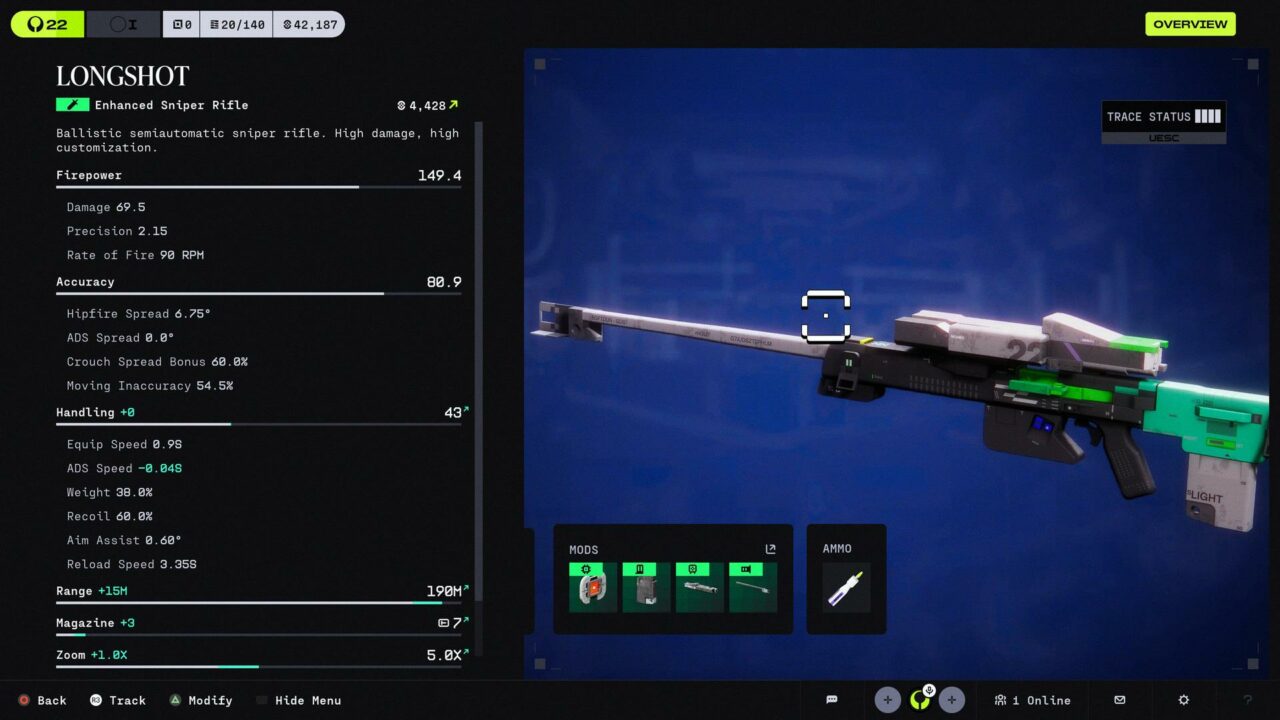Open the chat bubble icon

point(832,700)
